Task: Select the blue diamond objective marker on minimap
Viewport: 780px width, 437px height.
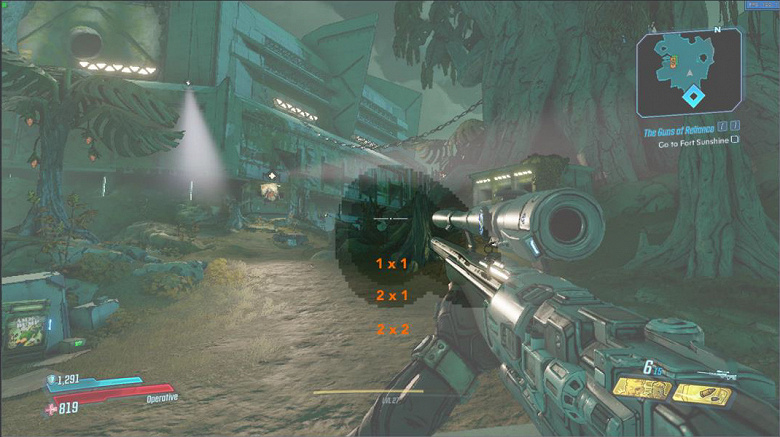Action: (692, 97)
